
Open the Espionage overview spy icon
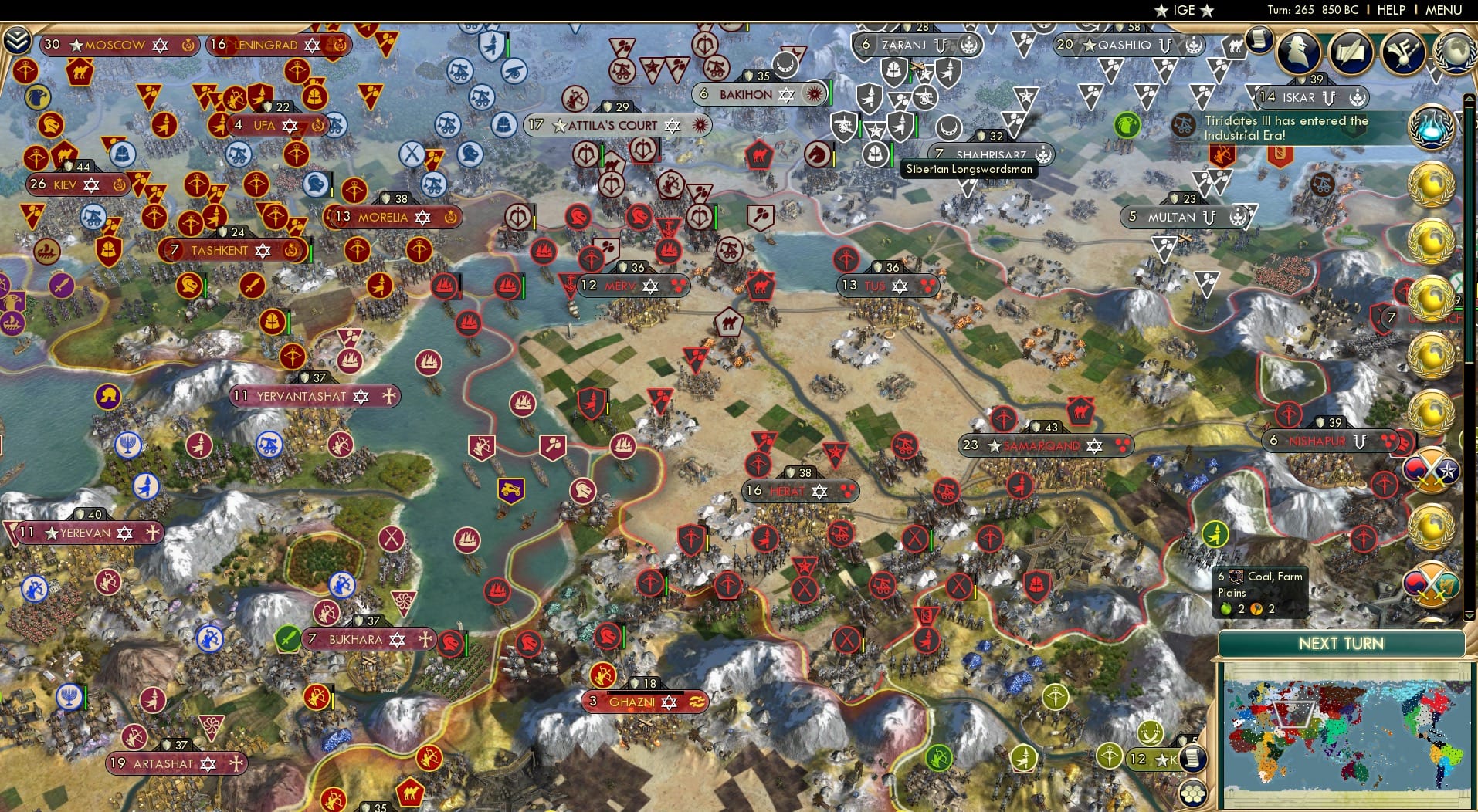click(1300, 52)
